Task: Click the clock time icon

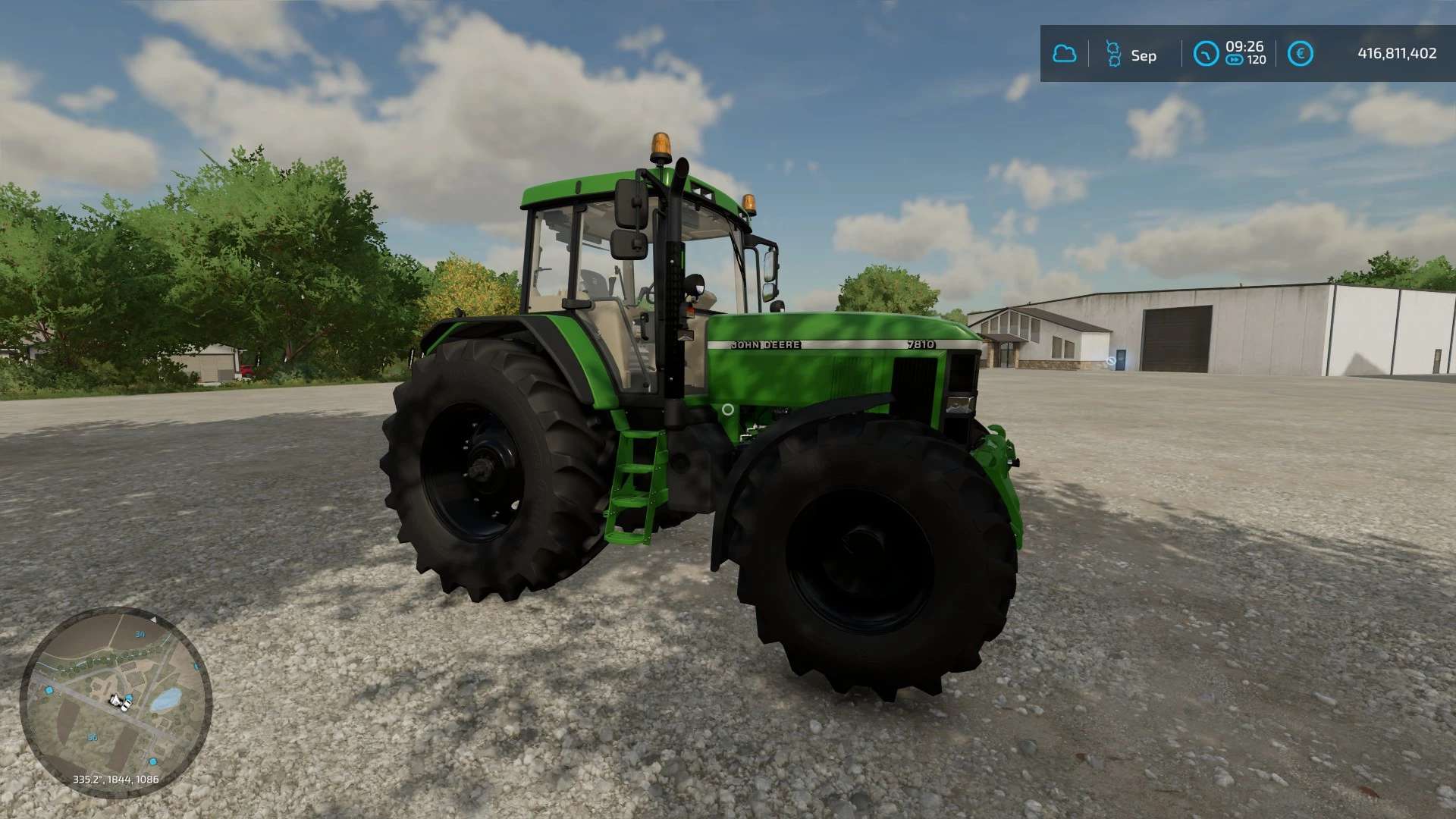Action: pyautogui.click(x=1205, y=54)
